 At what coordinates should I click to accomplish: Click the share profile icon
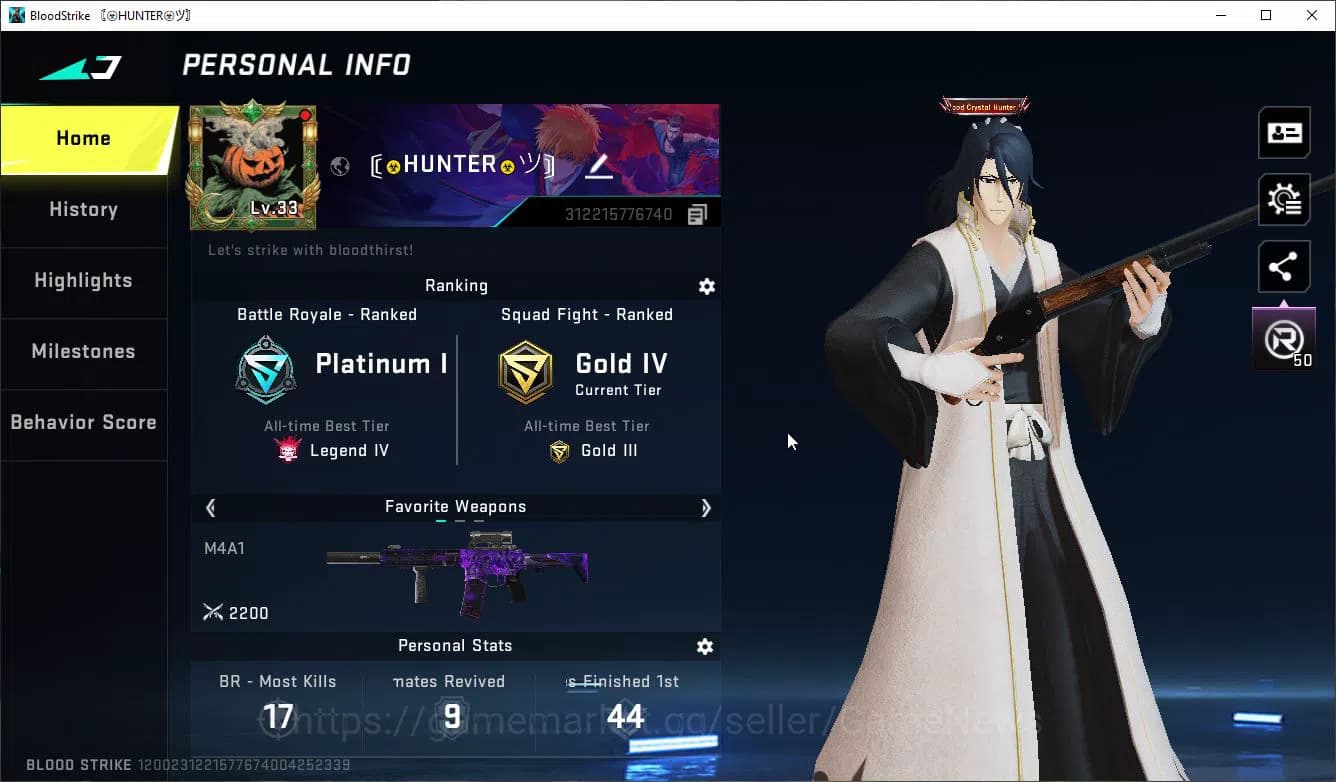click(1283, 266)
